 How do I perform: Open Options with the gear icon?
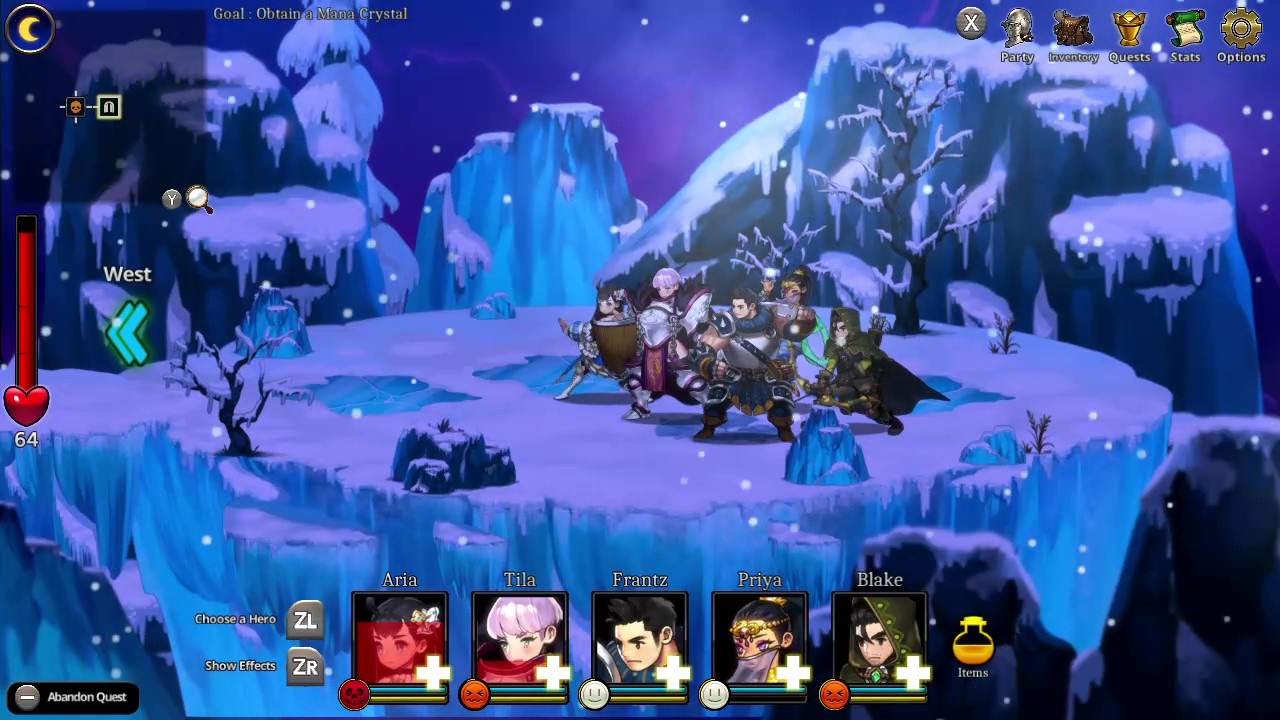pos(1241,30)
